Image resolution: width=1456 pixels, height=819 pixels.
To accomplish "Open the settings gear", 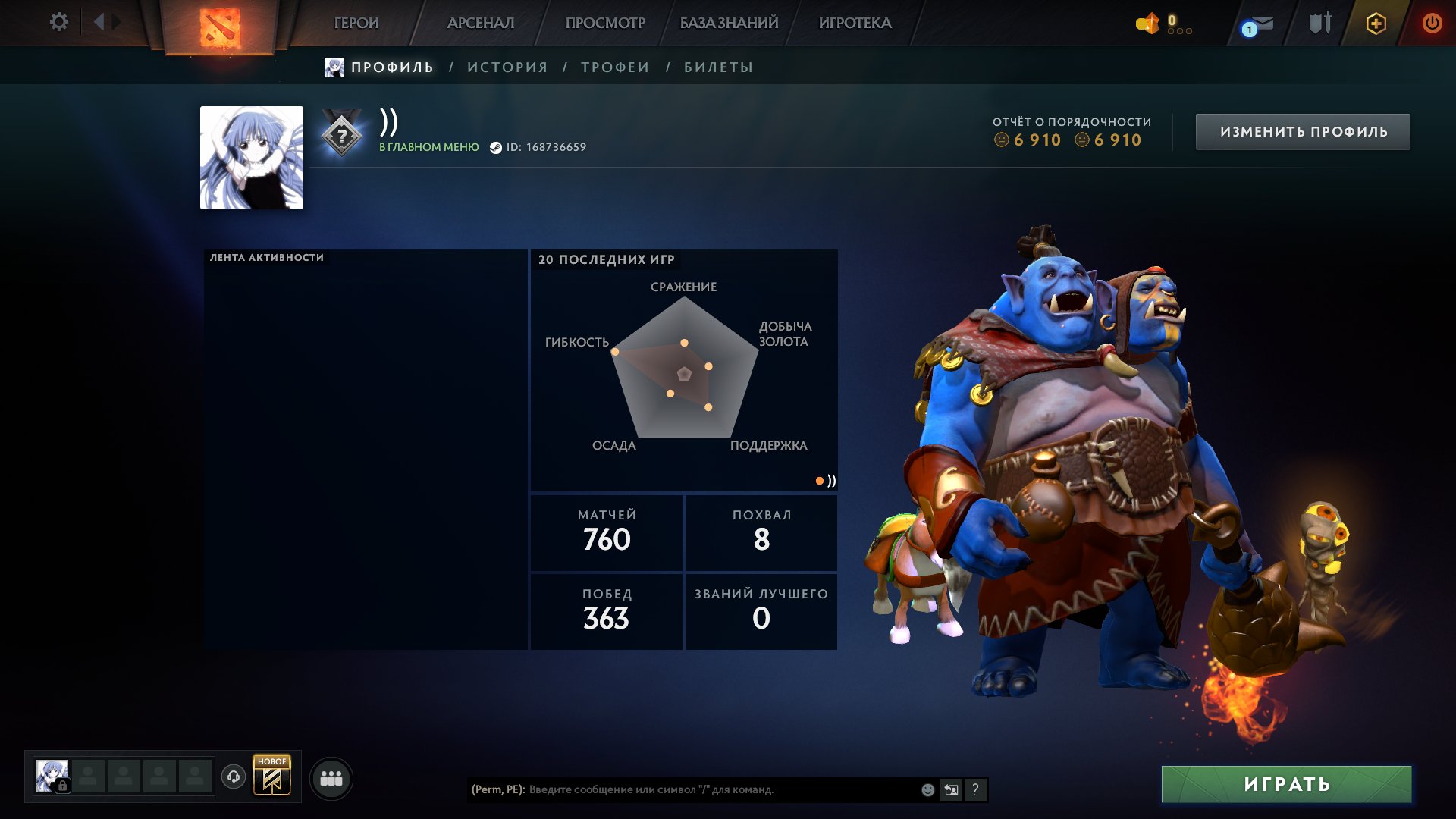I will (x=59, y=21).
